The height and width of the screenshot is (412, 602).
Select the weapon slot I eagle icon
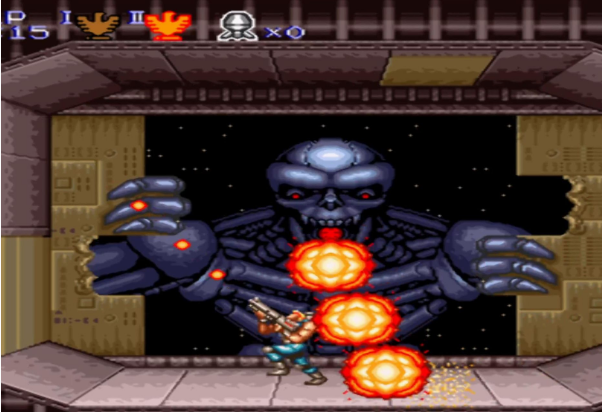point(97,24)
